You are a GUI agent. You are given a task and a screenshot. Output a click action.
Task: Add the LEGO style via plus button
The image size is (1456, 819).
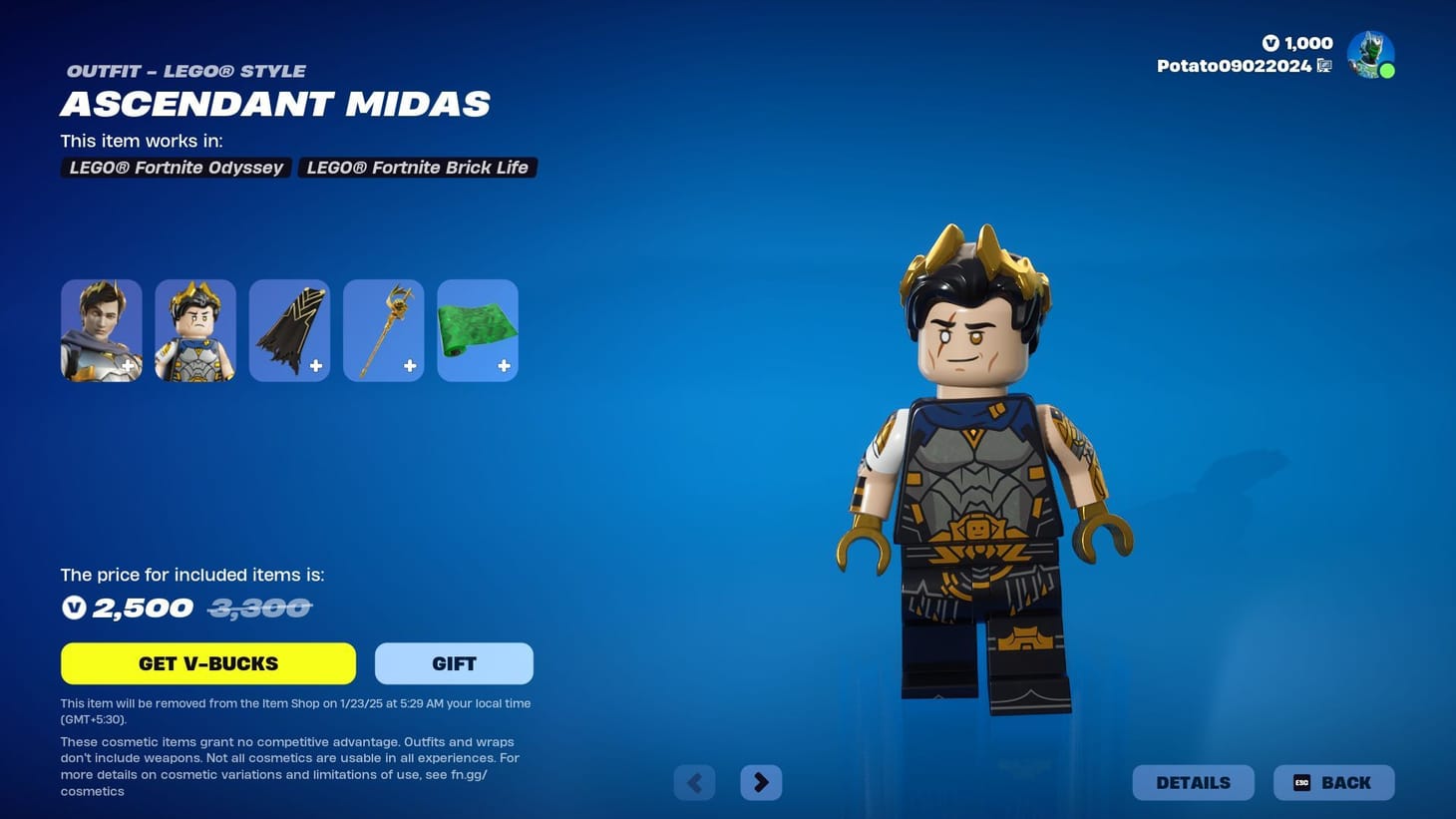128,366
